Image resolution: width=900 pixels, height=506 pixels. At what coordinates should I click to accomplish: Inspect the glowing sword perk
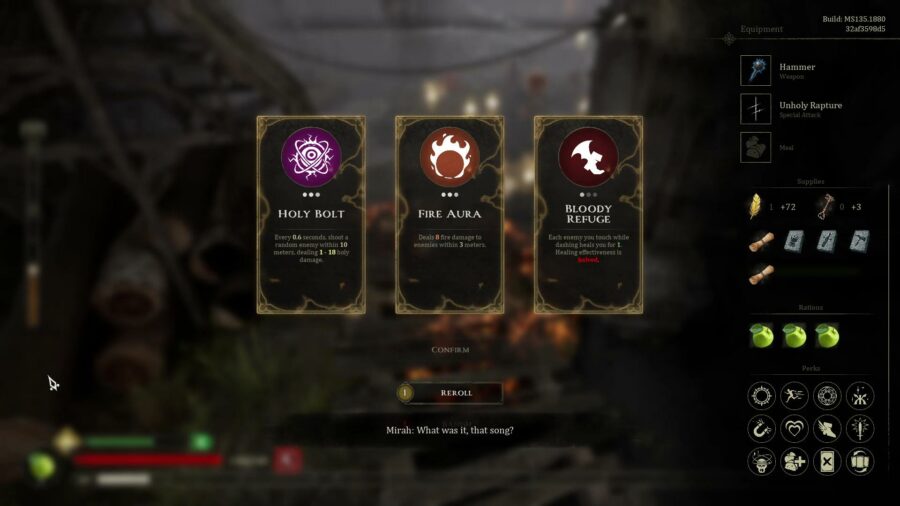coord(859,429)
